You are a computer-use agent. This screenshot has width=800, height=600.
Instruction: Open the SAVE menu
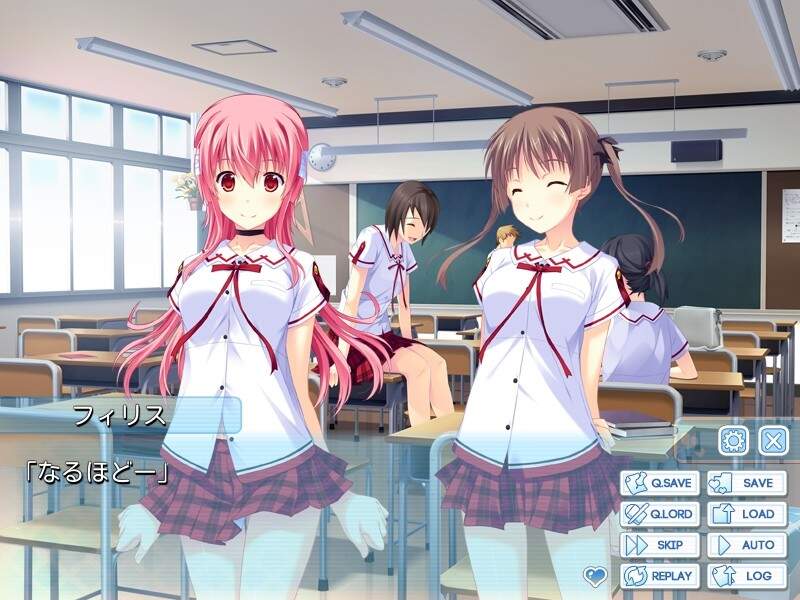coord(746,483)
